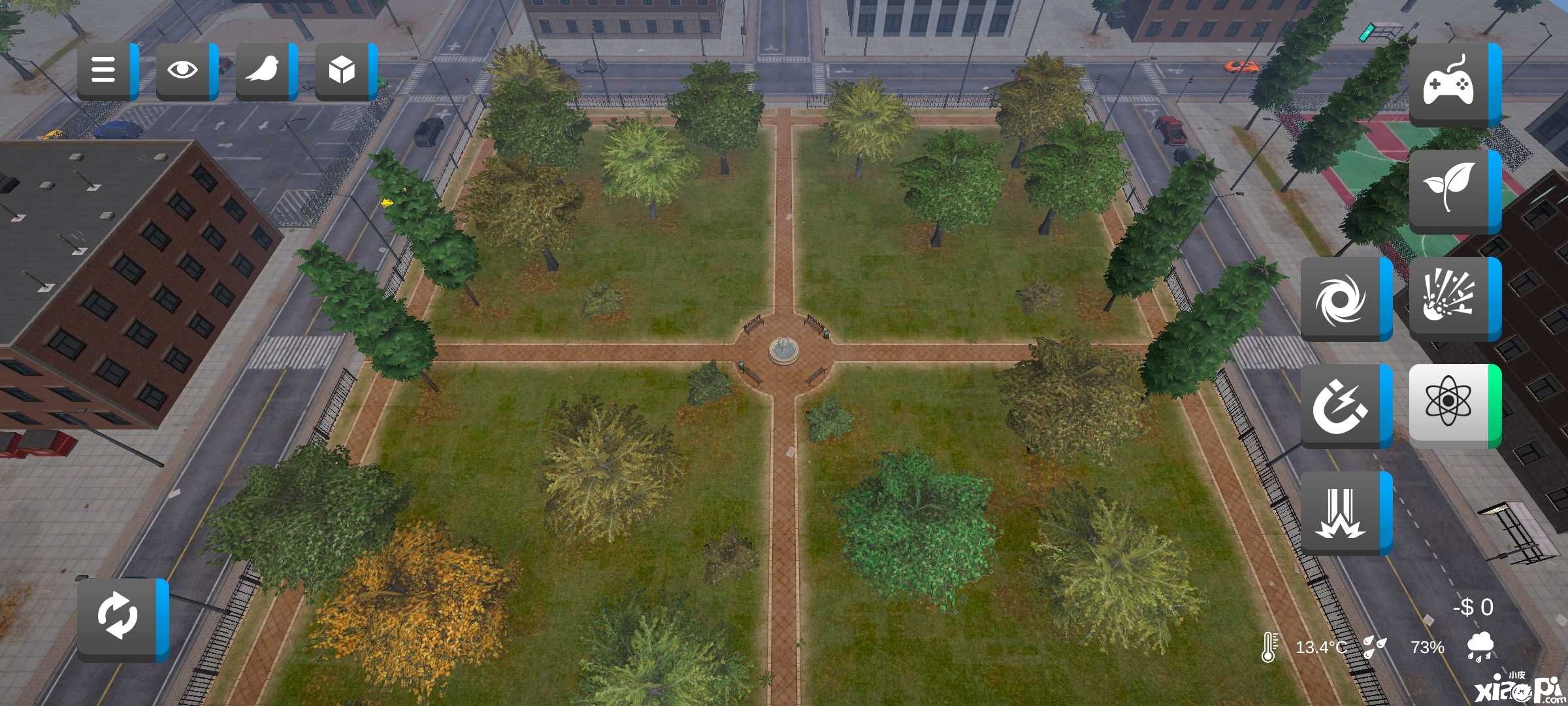Image resolution: width=1568 pixels, height=706 pixels.
Task: Trigger the downward impact strike tool
Action: 1343,513
